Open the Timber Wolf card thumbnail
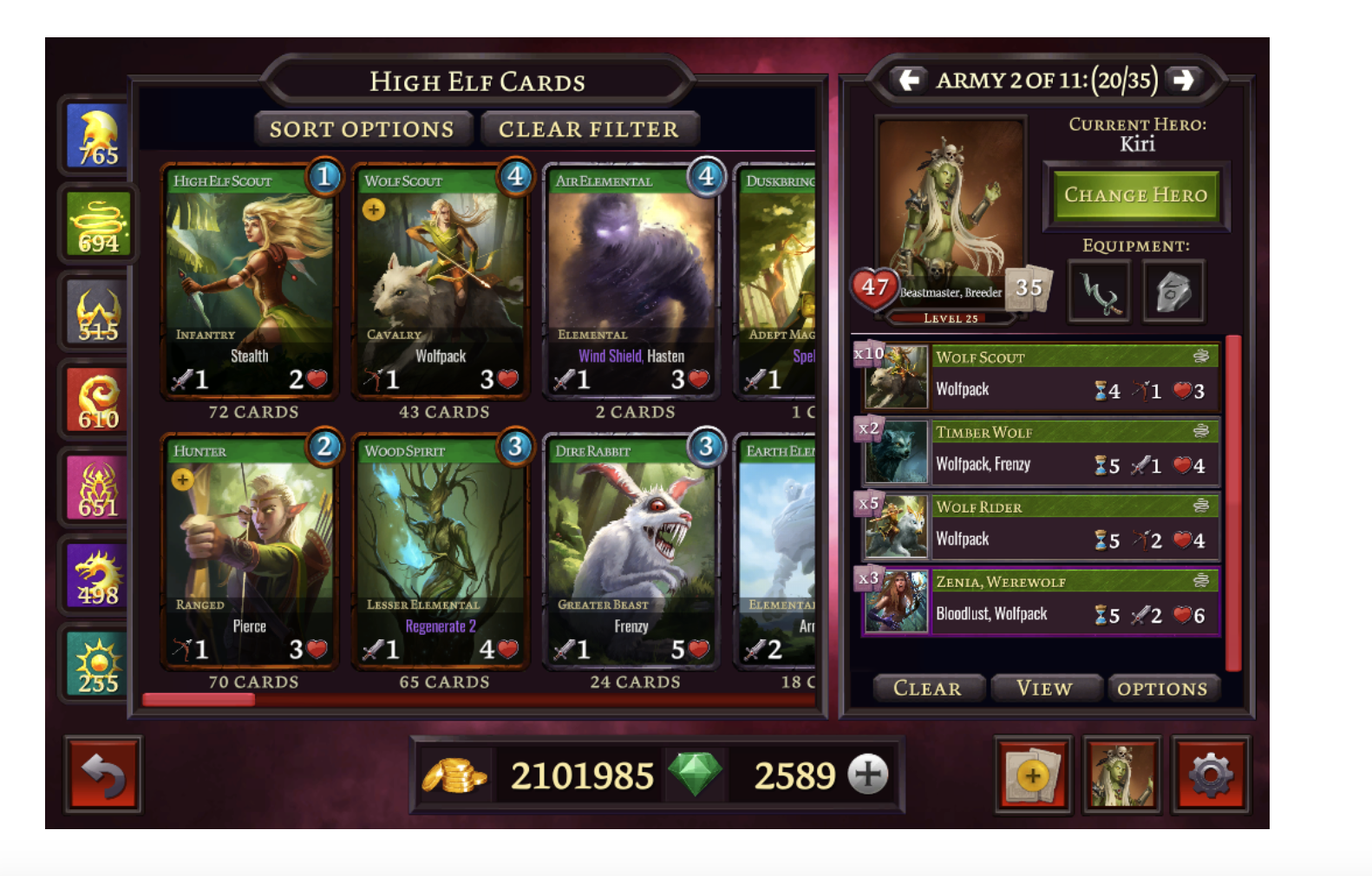1372x876 pixels. [895, 453]
